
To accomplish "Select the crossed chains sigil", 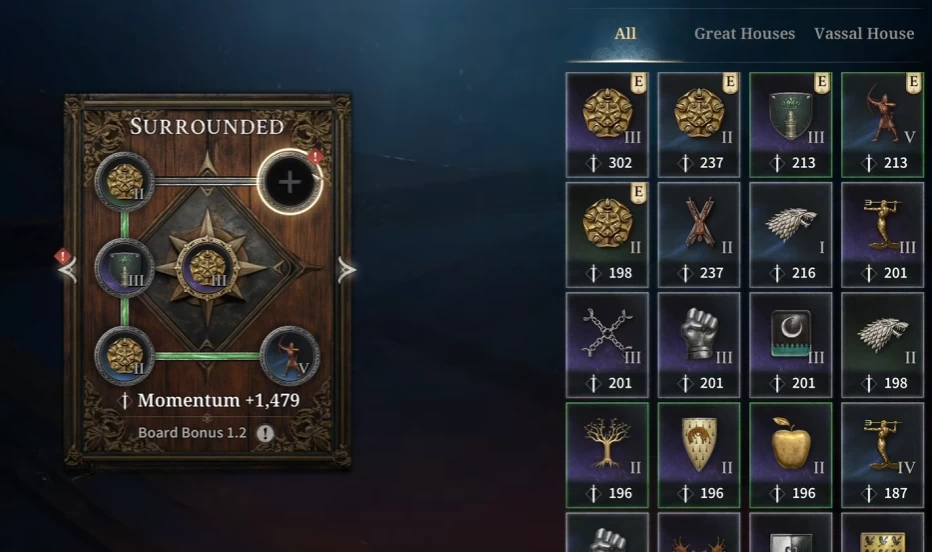I will [607, 344].
